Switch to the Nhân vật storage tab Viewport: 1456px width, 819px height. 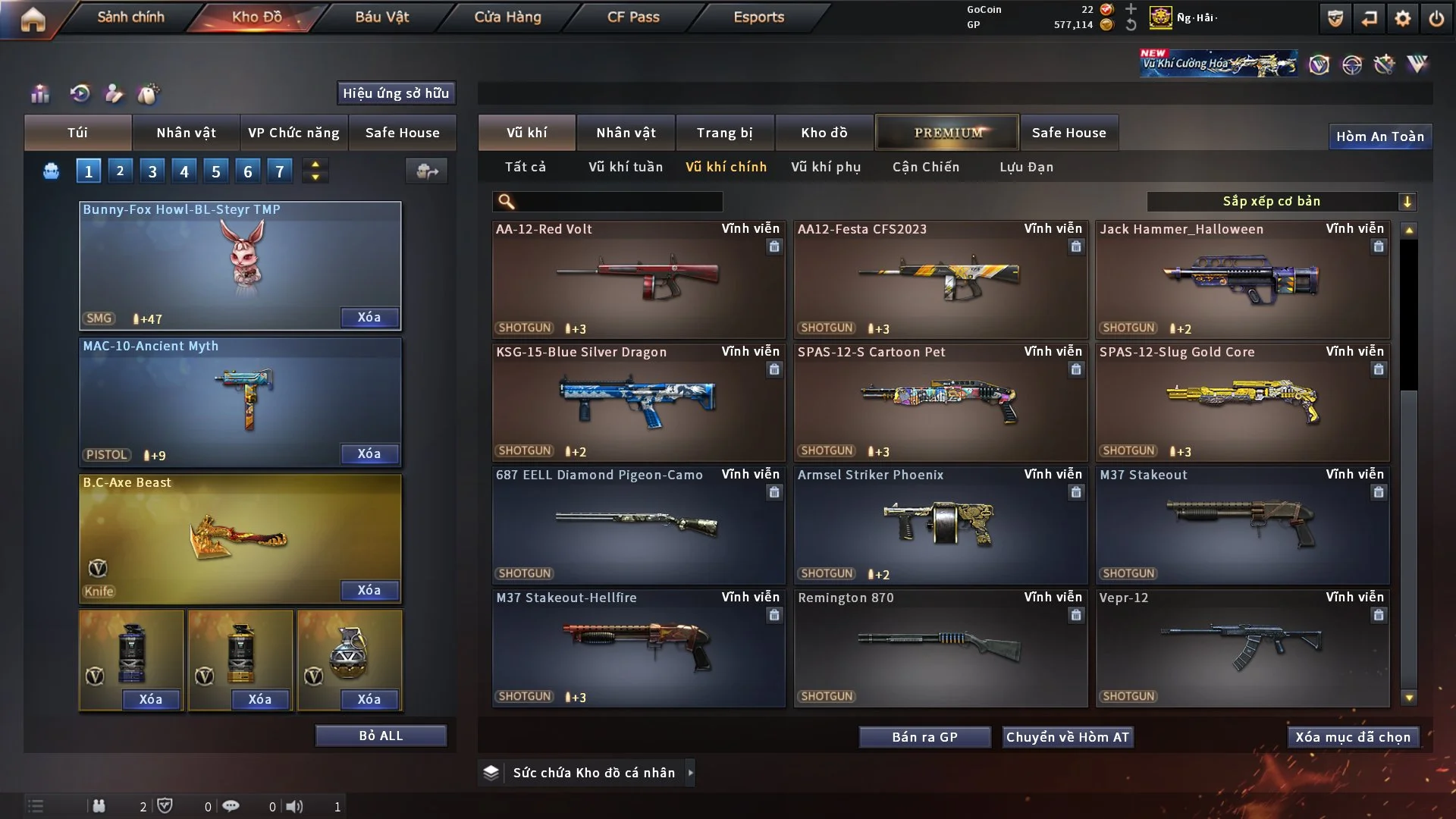pyautogui.click(x=626, y=133)
